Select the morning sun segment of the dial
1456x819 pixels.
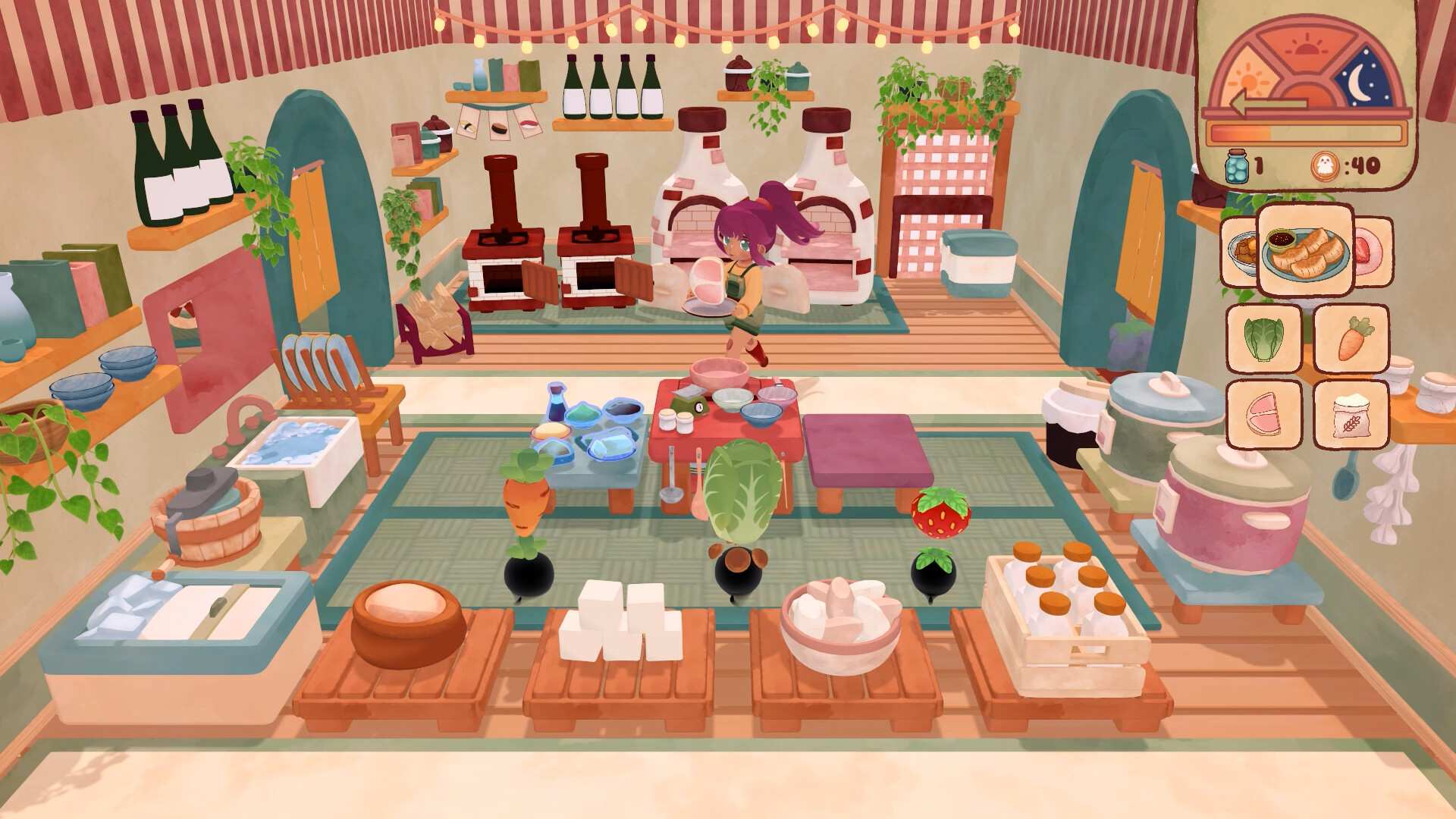(1247, 78)
